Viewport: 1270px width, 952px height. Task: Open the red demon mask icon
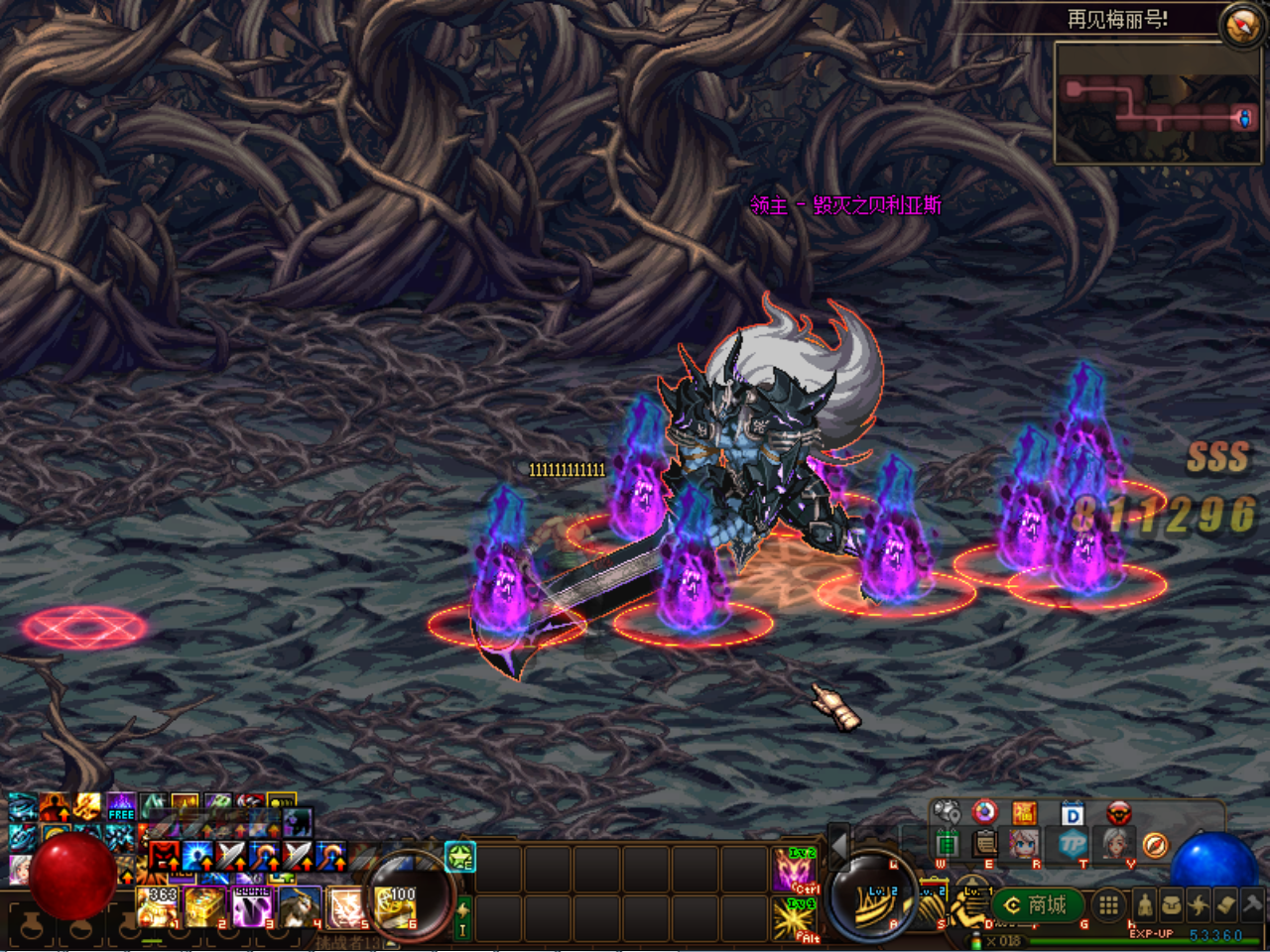(x=1119, y=814)
